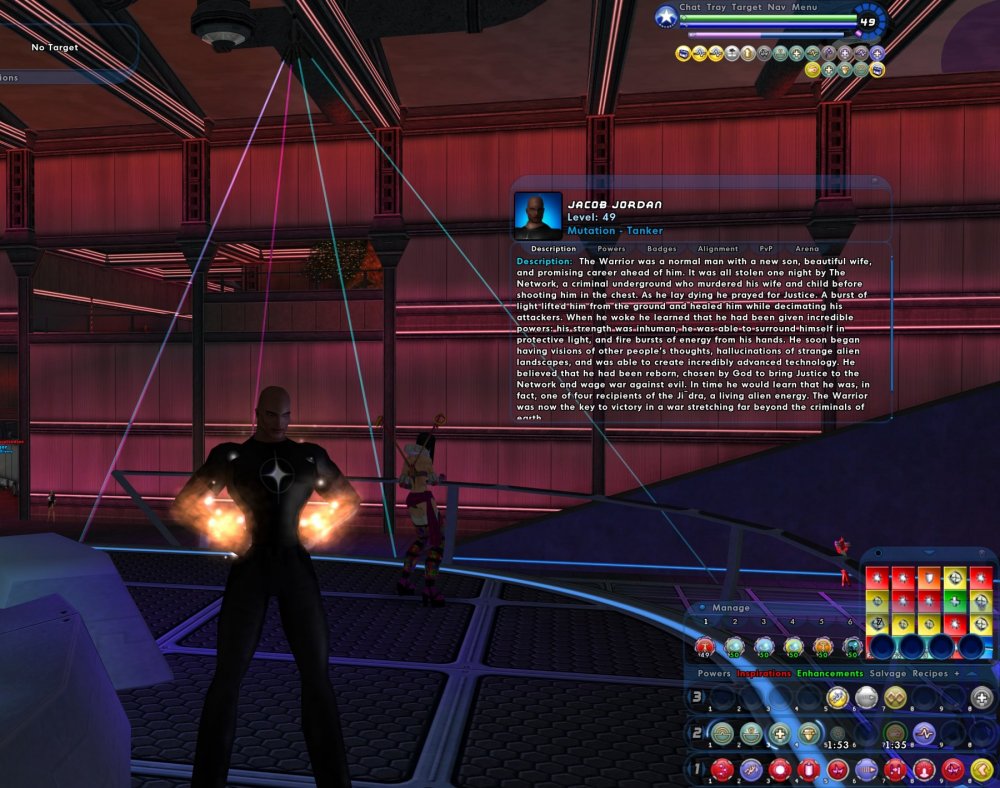The image size is (1000, 788).
Task: Switch to the Powers tab in character info
Action: [611, 249]
